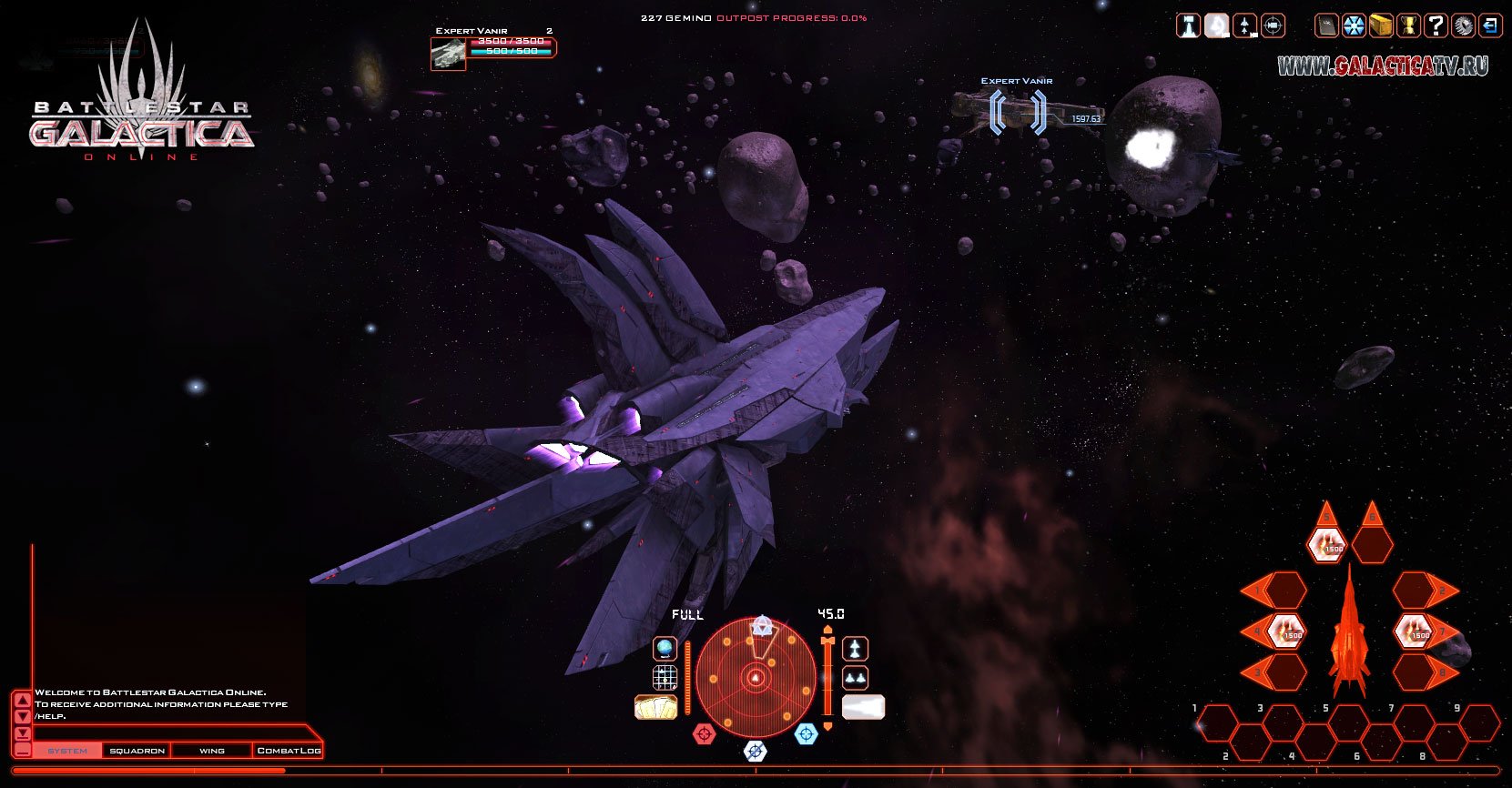This screenshot has width=1512, height=788.
Task: Show the CombatLog tab
Action: pyautogui.click(x=289, y=751)
